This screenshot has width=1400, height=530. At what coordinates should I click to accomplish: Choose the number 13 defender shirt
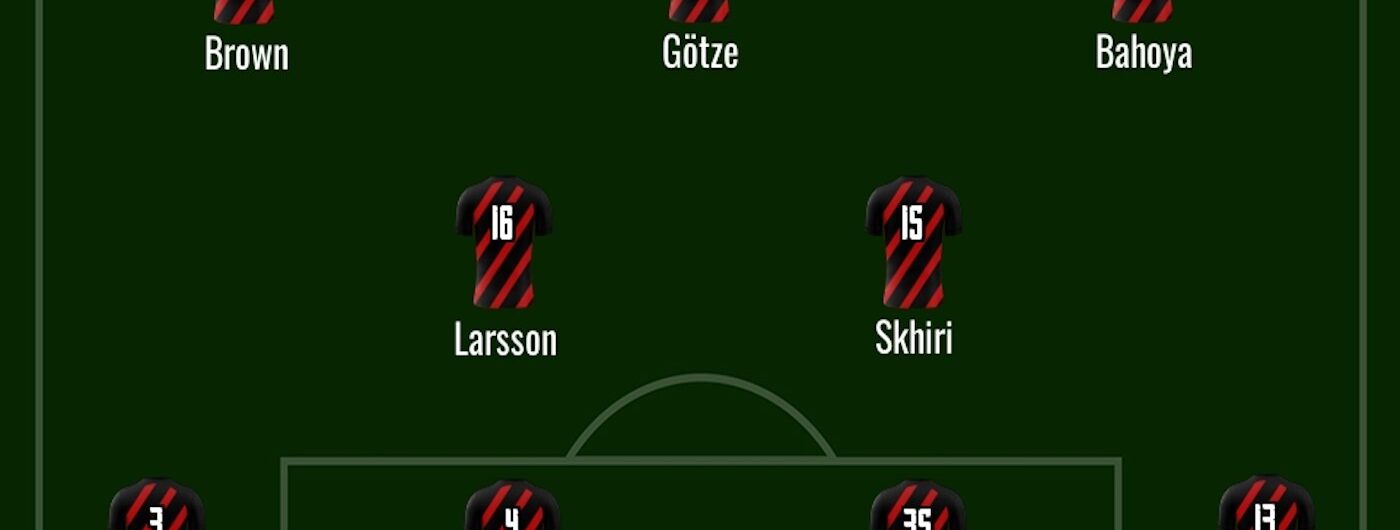click(x=1265, y=506)
